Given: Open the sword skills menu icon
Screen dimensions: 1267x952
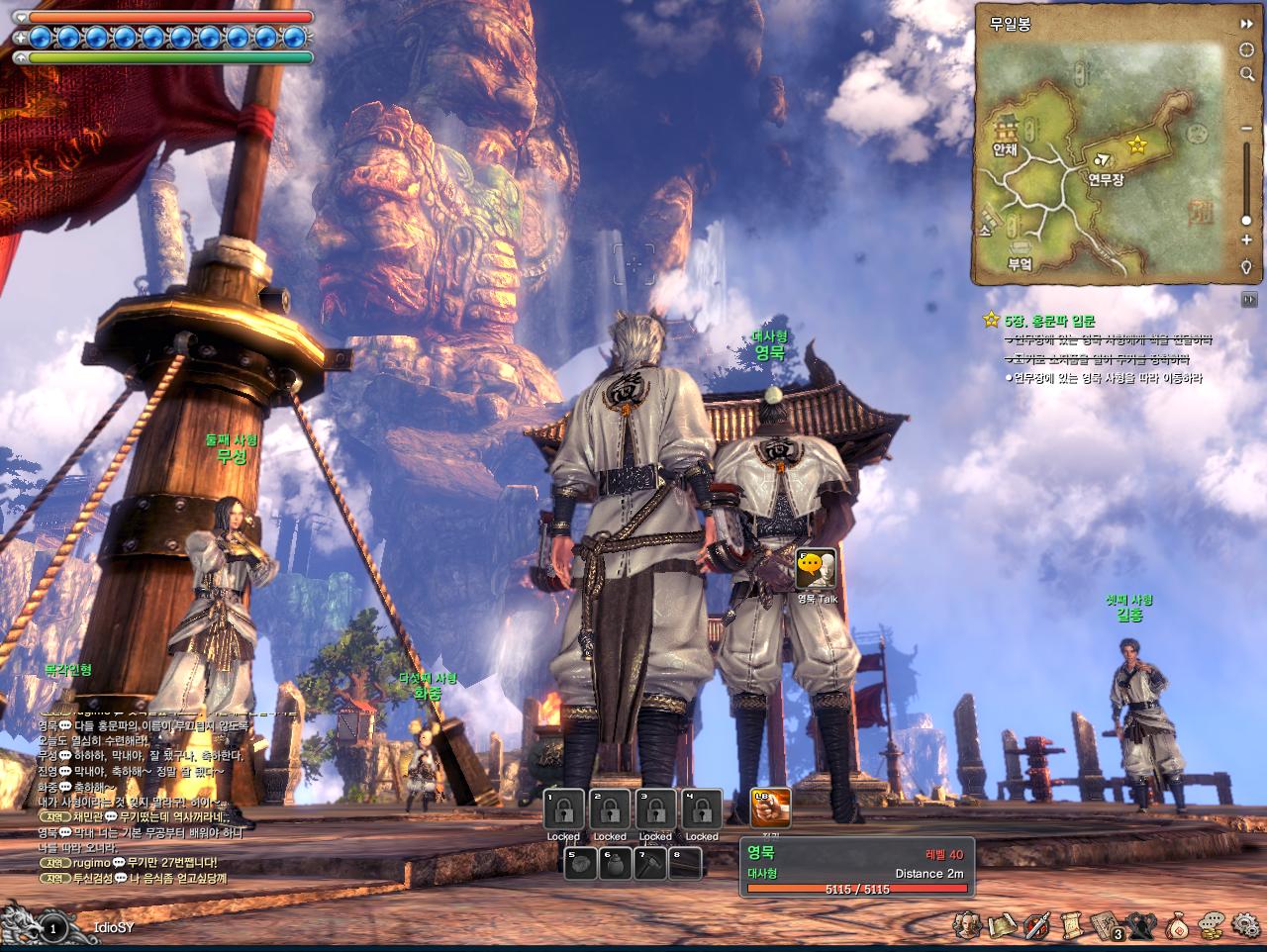Looking at the screenshot, I should pos(1036,925).
